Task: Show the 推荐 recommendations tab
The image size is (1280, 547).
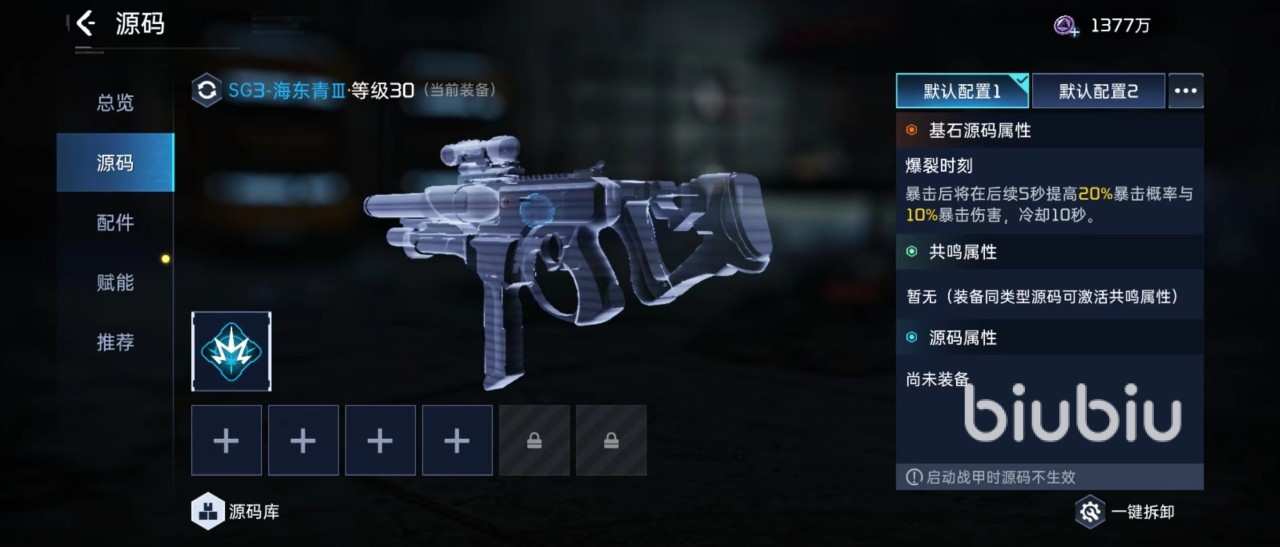Action: (x=115, y=342)
